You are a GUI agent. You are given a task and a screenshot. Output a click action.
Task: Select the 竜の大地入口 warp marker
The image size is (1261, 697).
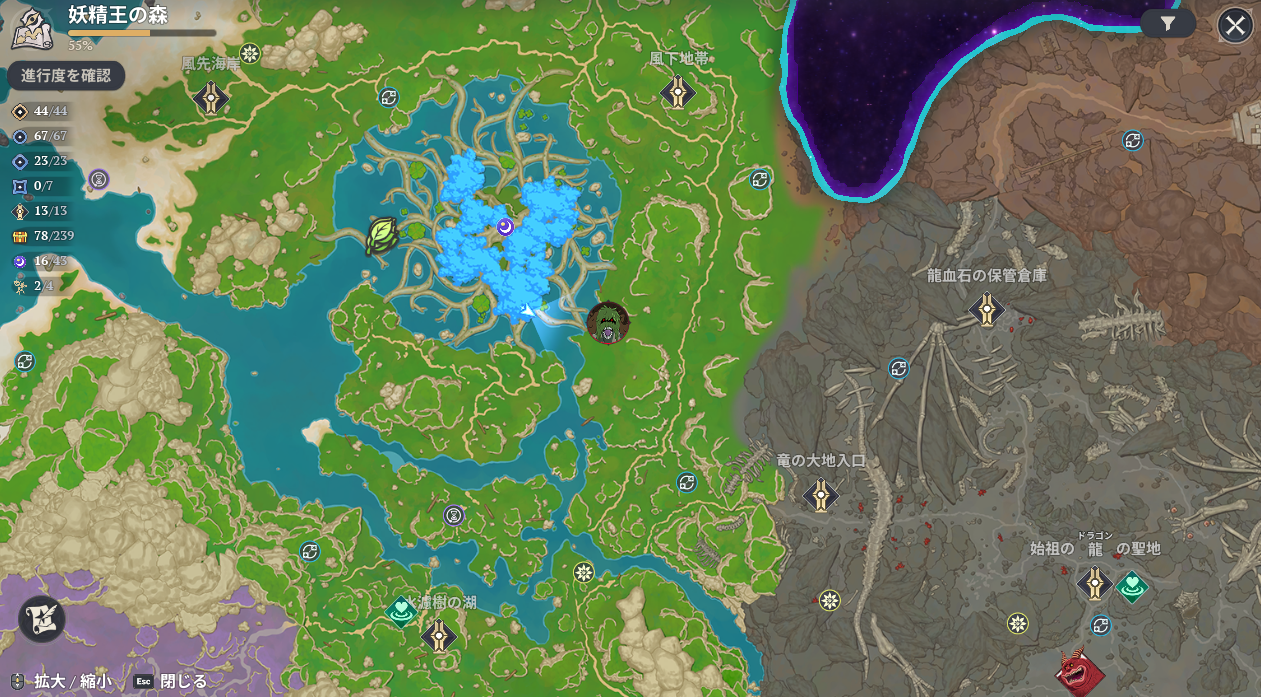[x=821, y=493]
